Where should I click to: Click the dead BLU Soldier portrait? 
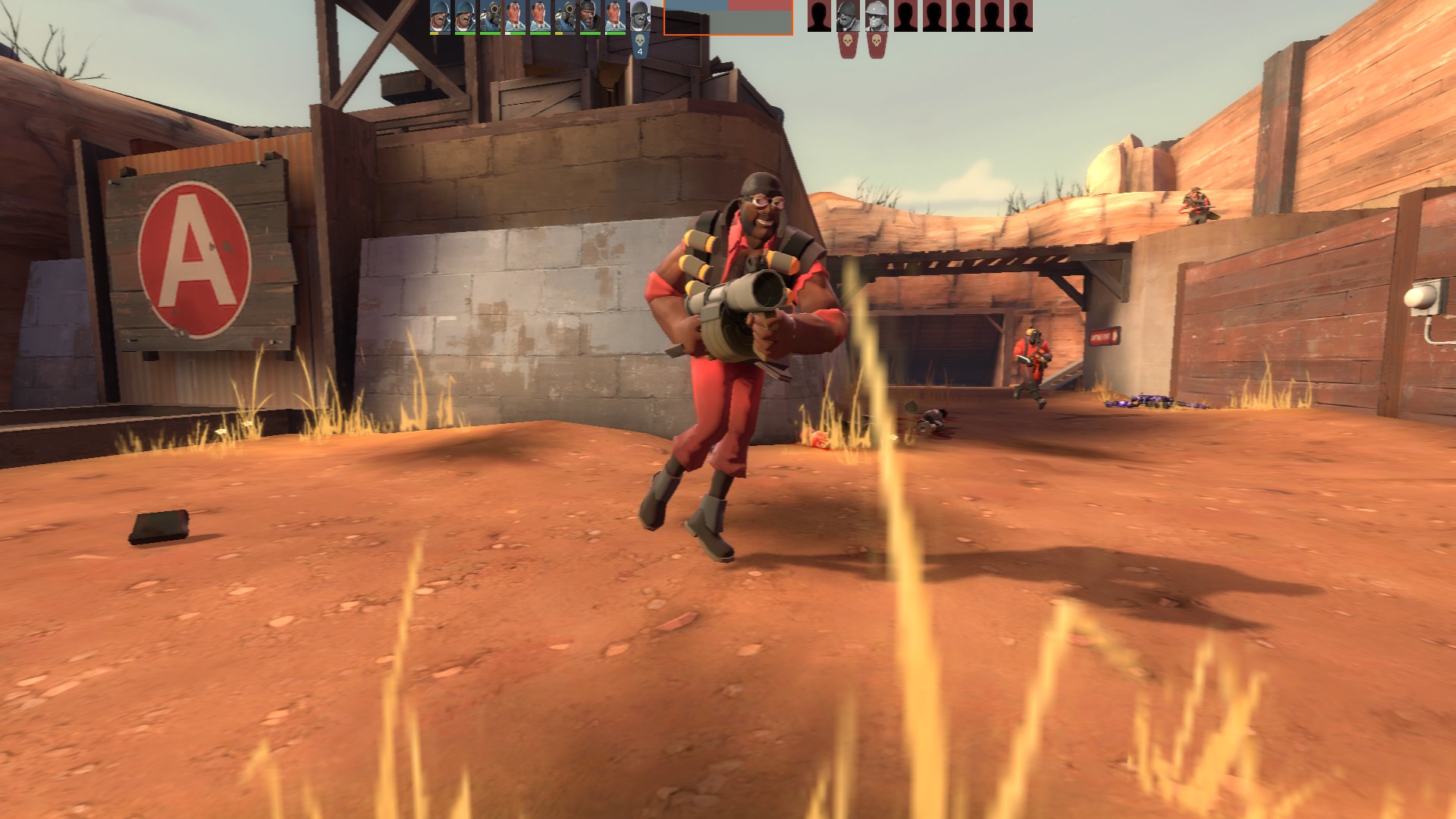[x=639, y=16]
